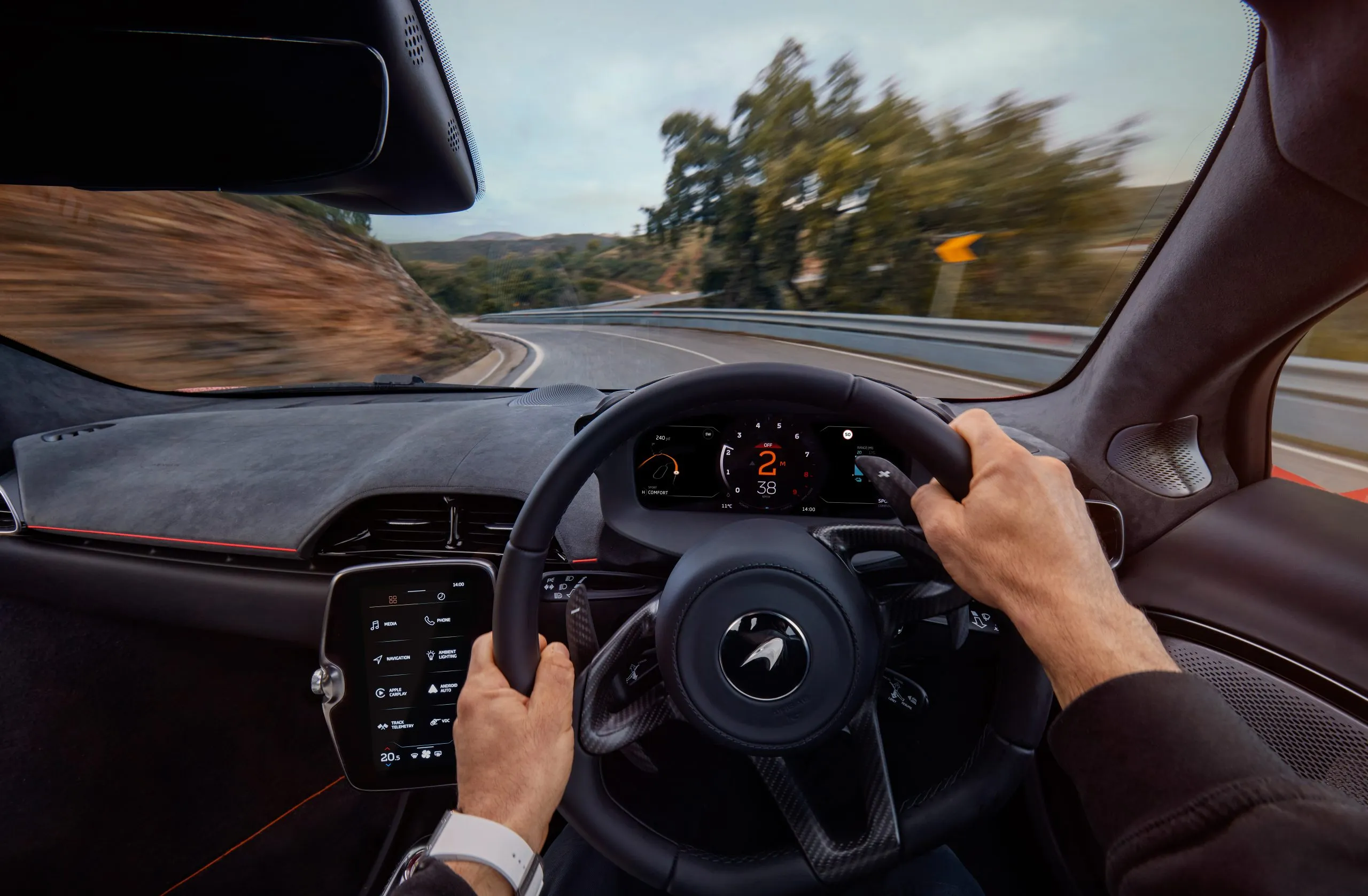This screenshot has width=1368, height=896.
Task: Adjust cabin temperature from 20.5 degrees
Action: (390, 757)
